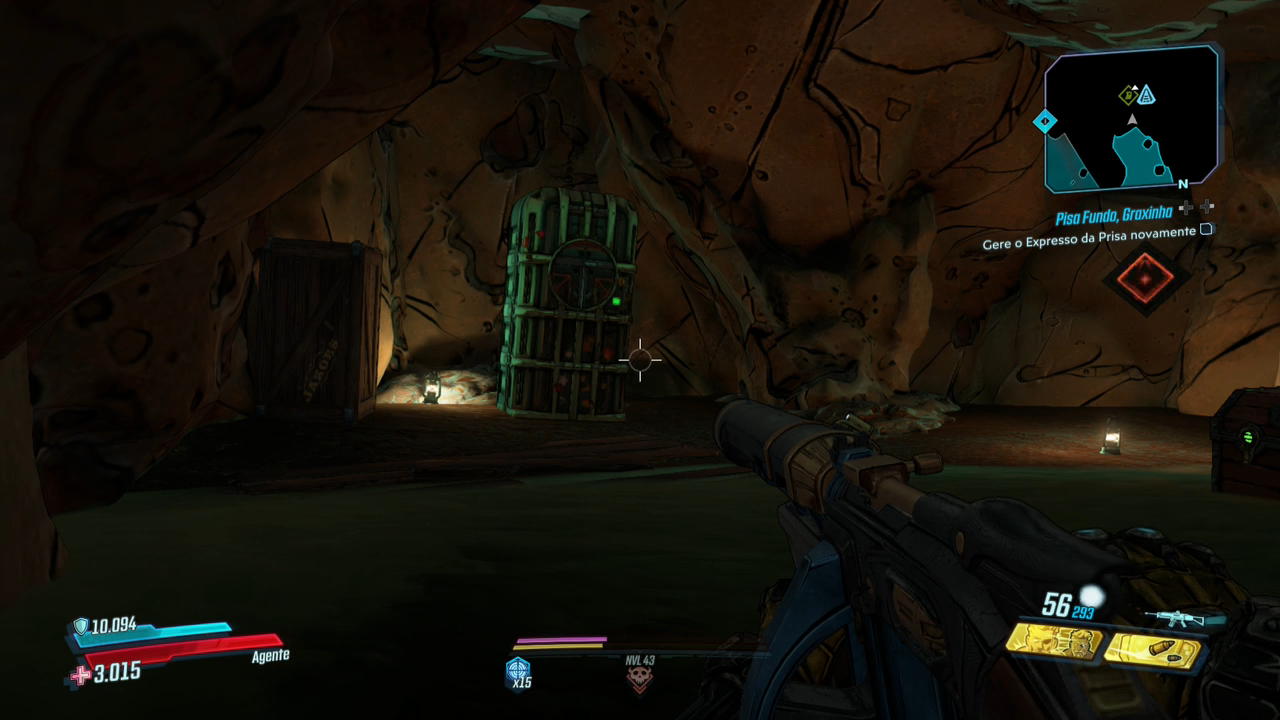Select the Pisa Fundo, Graxinha mission tracker
1280x720 pixels.
1114,215
